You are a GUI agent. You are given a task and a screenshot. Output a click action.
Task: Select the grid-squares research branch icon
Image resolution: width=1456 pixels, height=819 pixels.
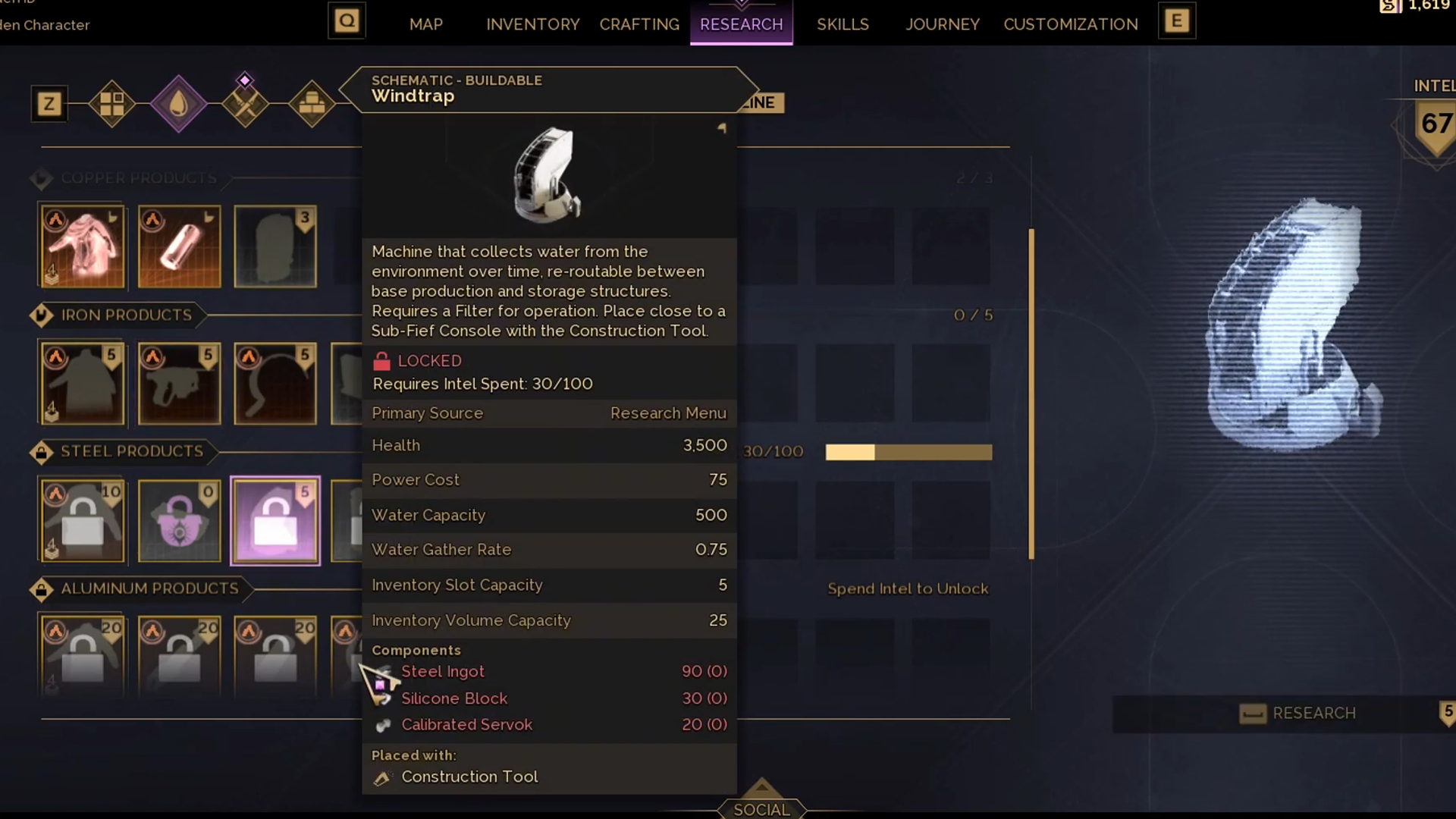[112, 104]
